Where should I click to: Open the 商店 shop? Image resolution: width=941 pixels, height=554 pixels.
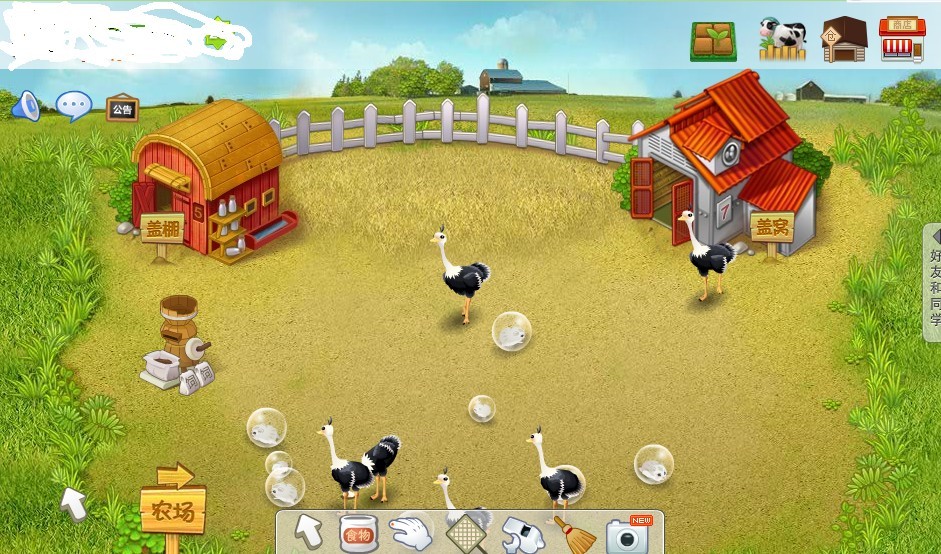tap(902, 40)
